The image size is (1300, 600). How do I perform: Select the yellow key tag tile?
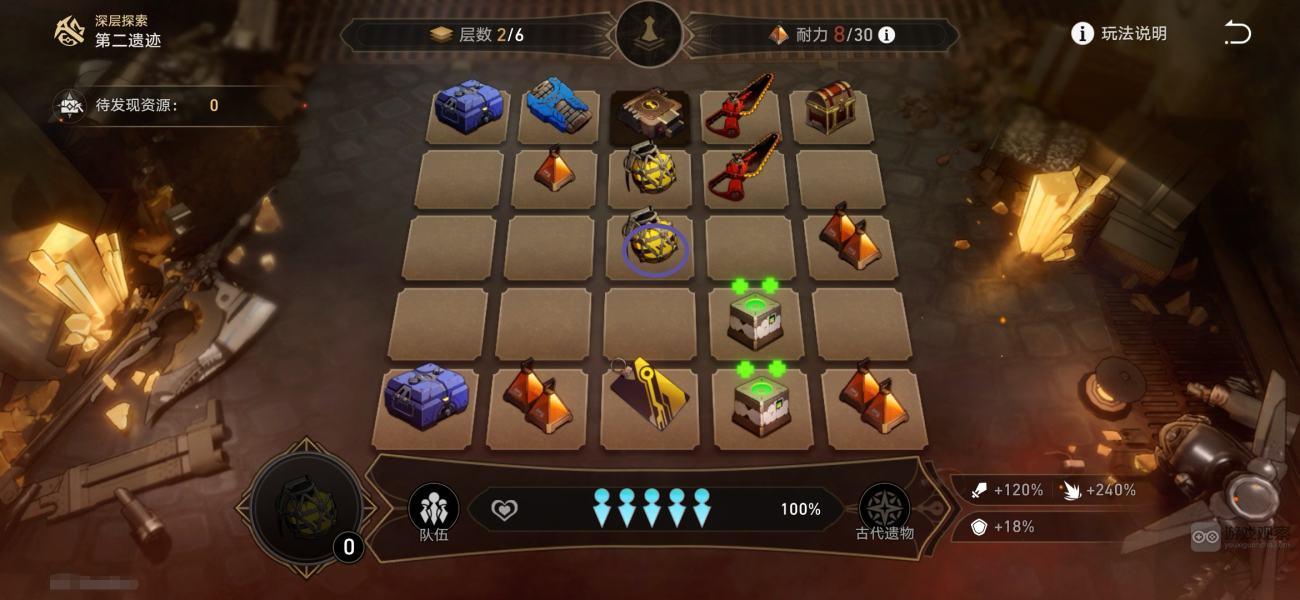click(x=650, y=395)
